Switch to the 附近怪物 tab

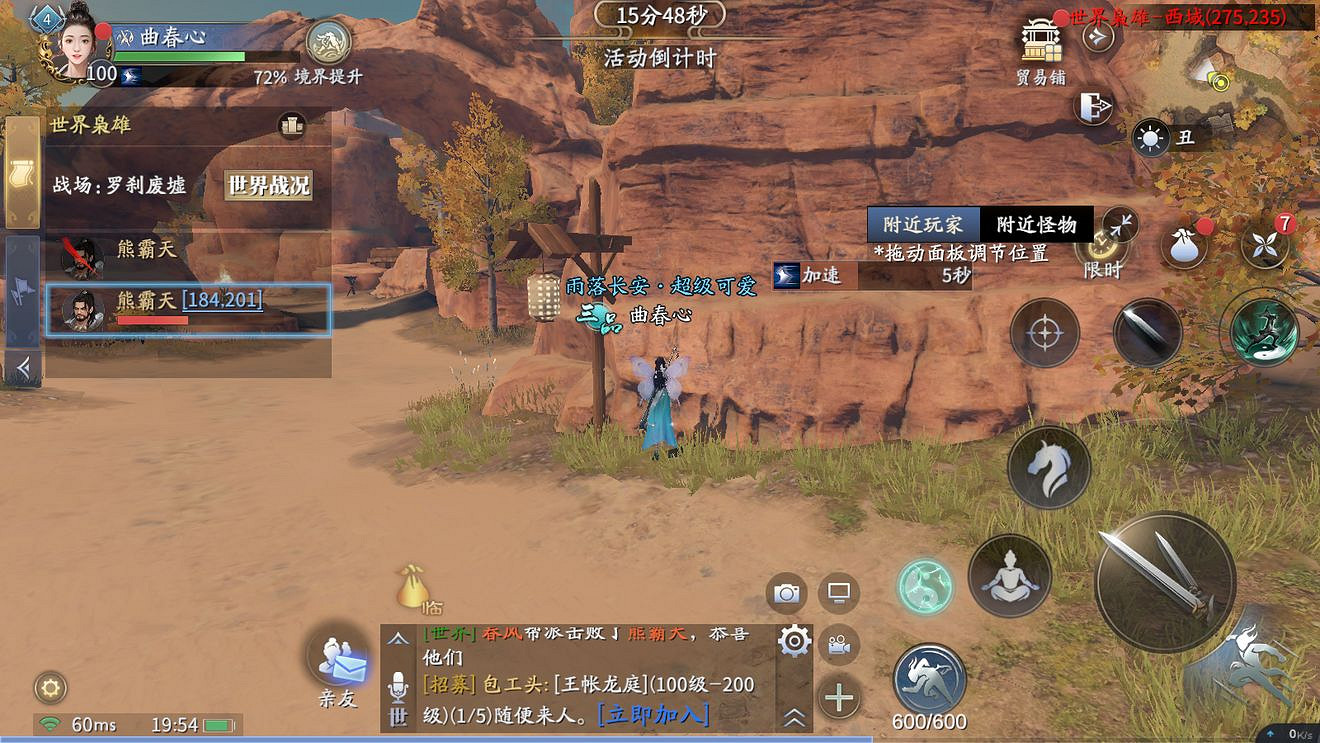(1035, 225)
